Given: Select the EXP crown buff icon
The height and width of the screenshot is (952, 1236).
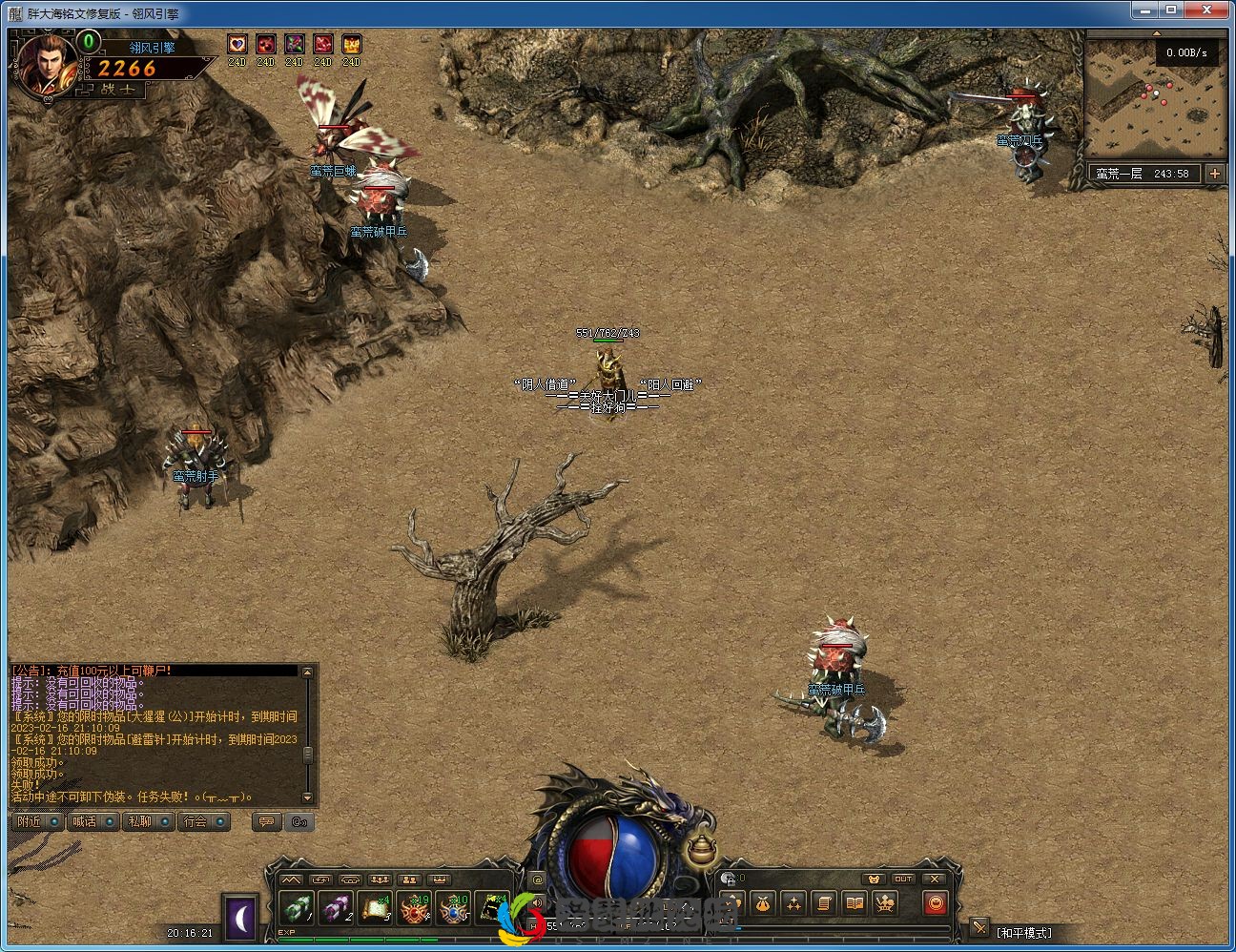Looking at the screenshot, I should (x=352, y=44).
